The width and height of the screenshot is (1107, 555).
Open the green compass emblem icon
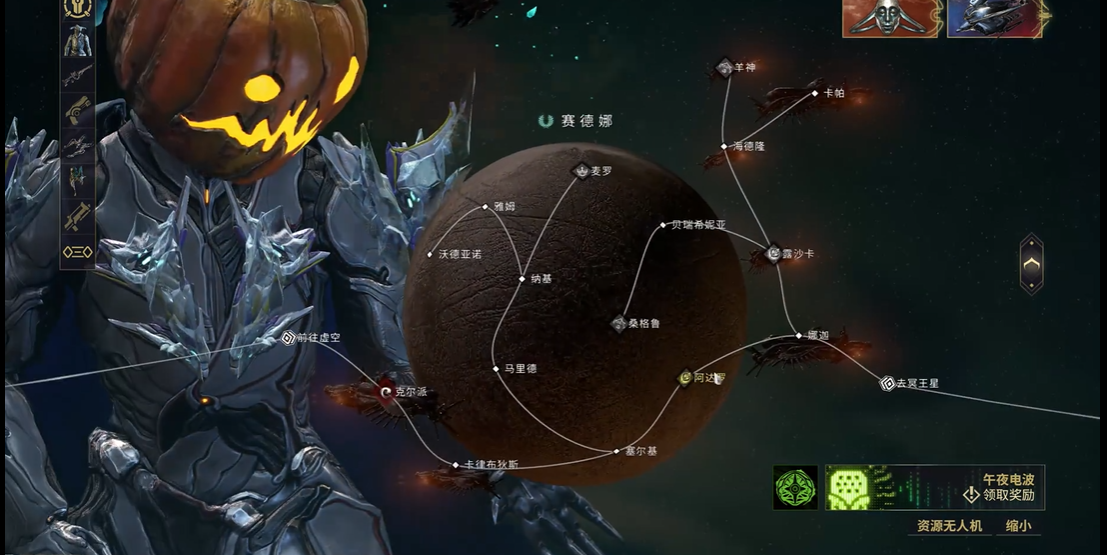coord(795,487)
